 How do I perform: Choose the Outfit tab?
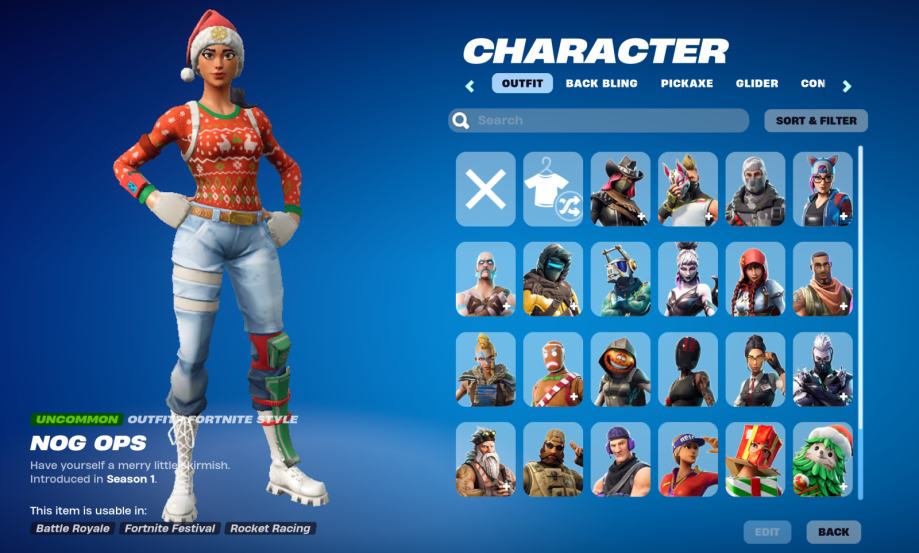pos(522,84)
